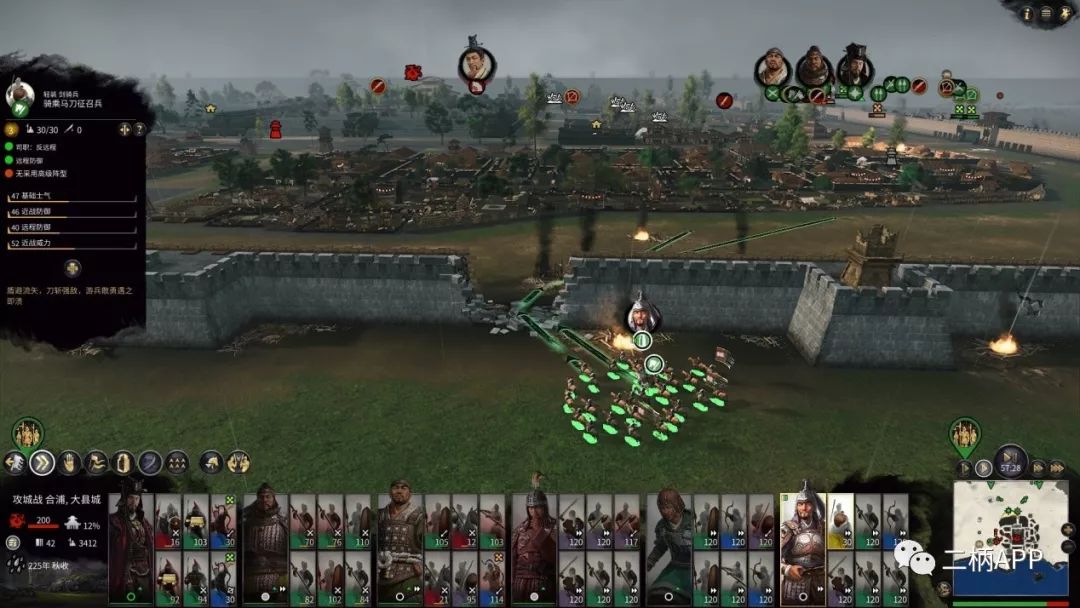Viewport: 1080px width, 608px height.
Task: Select the general portrait next to the yellow card
Action: [x=802, y=547]
